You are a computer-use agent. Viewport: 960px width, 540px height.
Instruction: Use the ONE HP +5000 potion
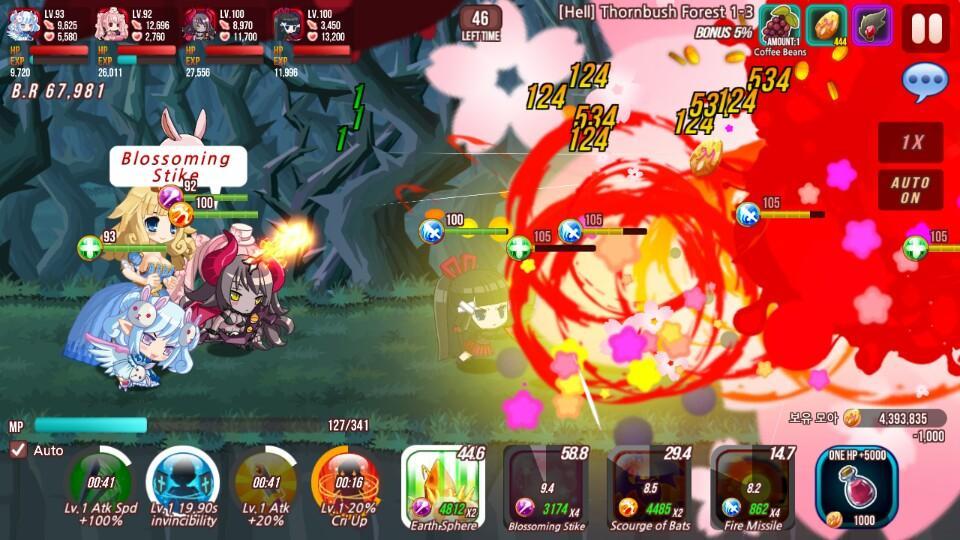point(856,487)
